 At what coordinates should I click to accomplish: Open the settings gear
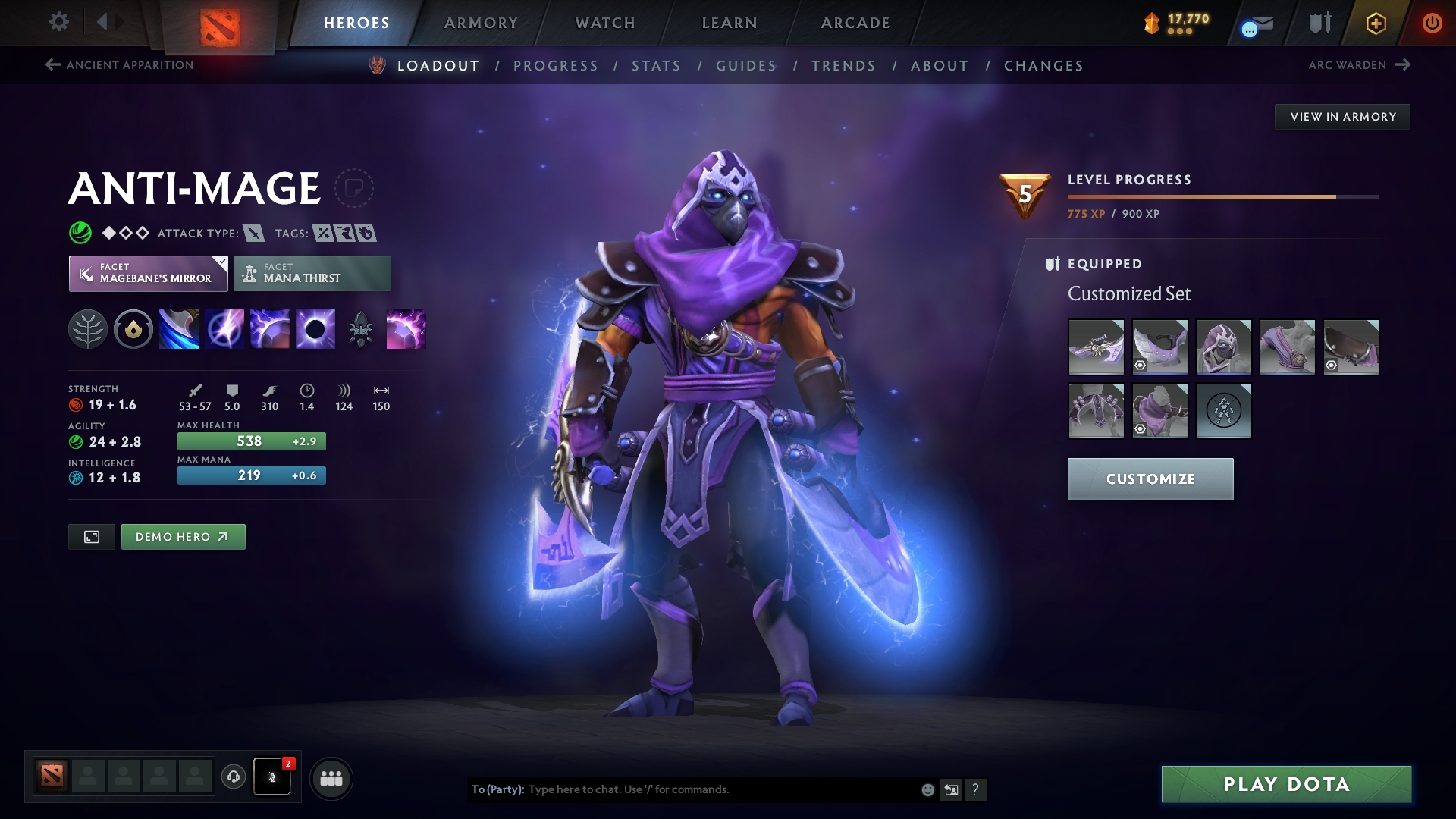pyautogui.click(x=58, y=23)
